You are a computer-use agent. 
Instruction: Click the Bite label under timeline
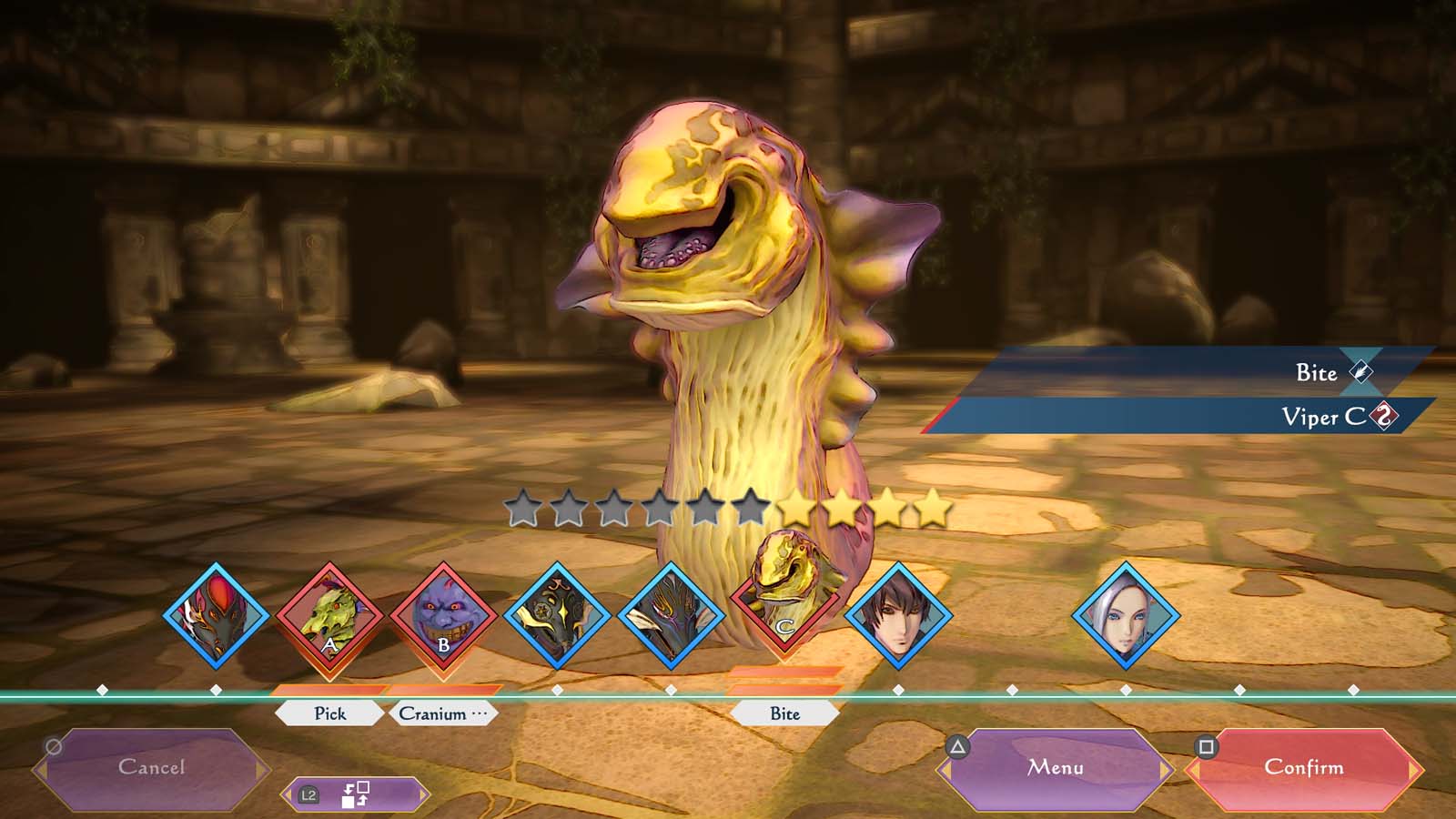pyautogui.click(x=784, y=713)
